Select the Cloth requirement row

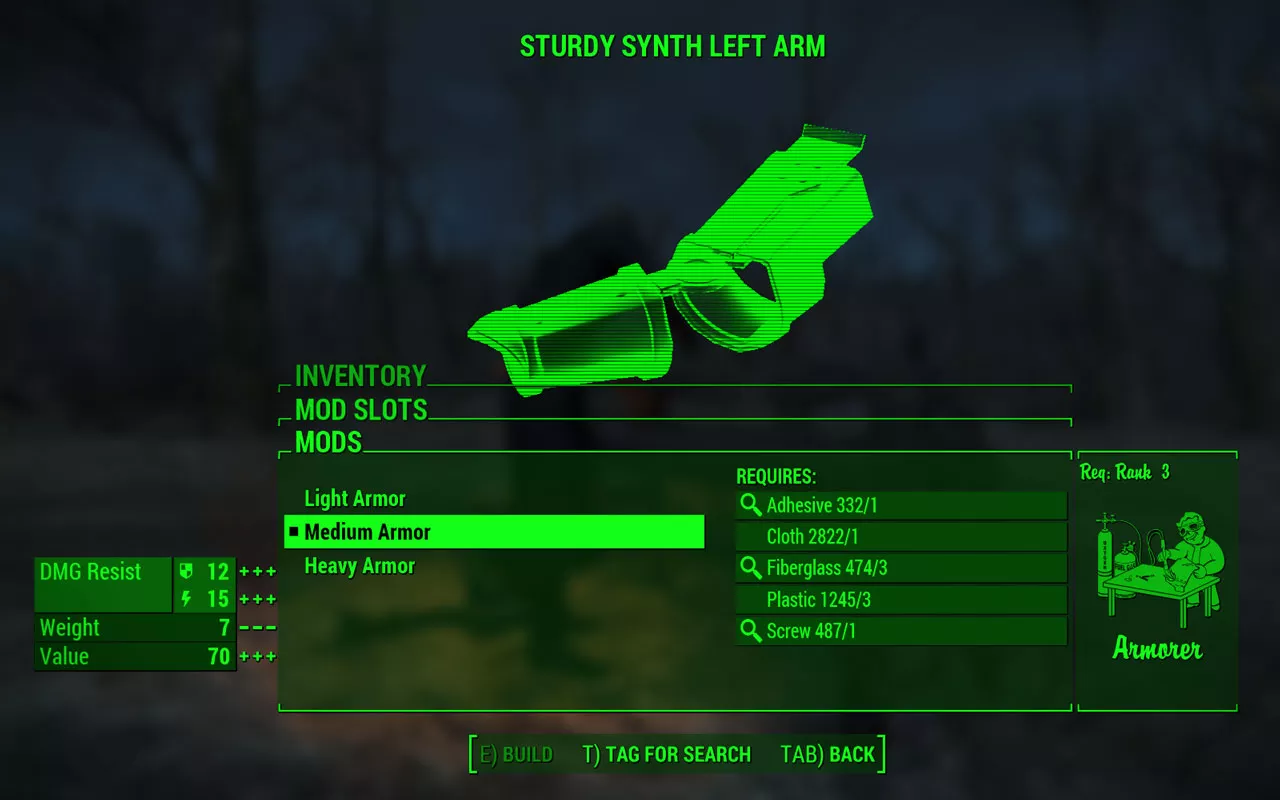(901, 537)
